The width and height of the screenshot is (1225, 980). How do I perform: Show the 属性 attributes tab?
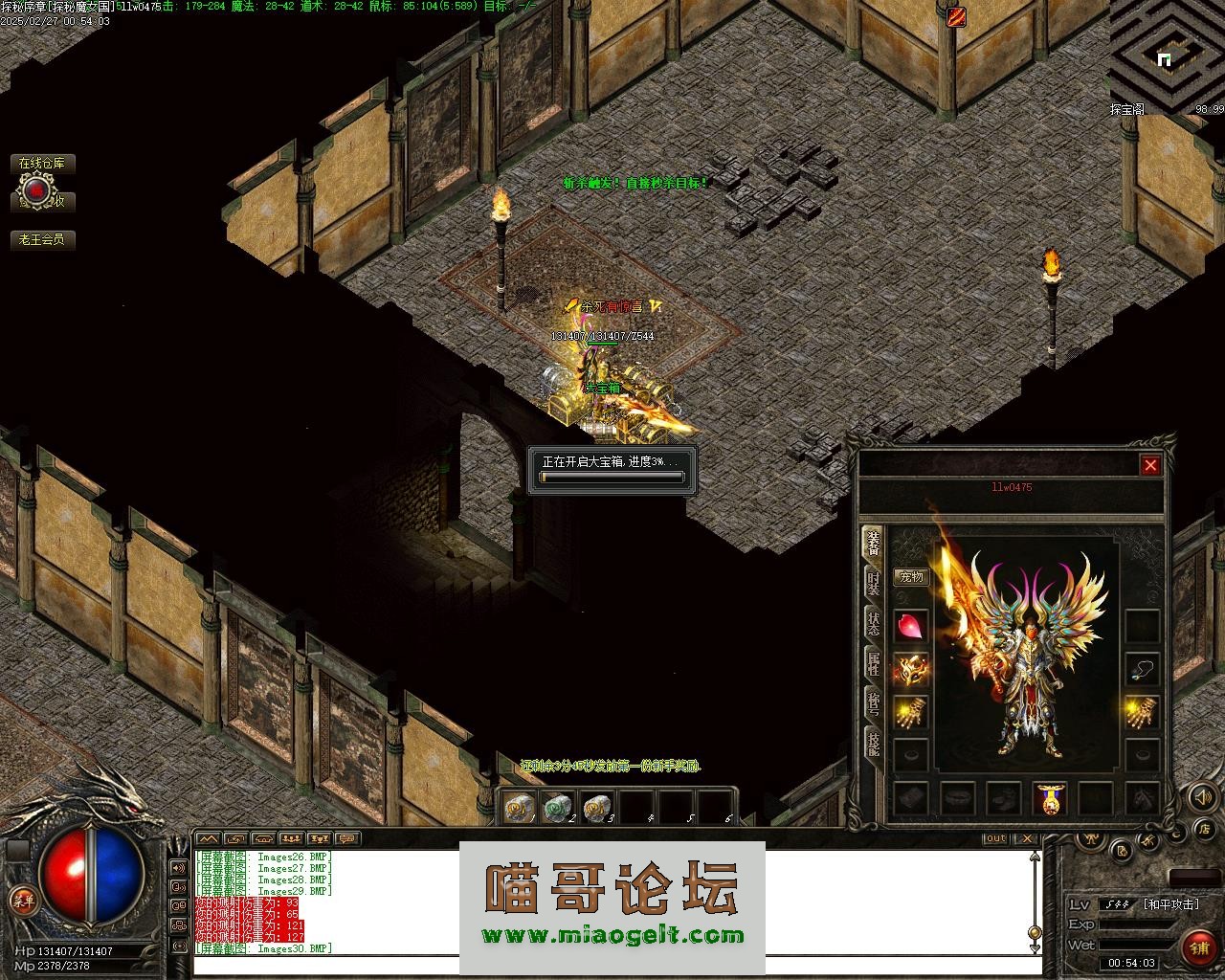tap(874, 662)
